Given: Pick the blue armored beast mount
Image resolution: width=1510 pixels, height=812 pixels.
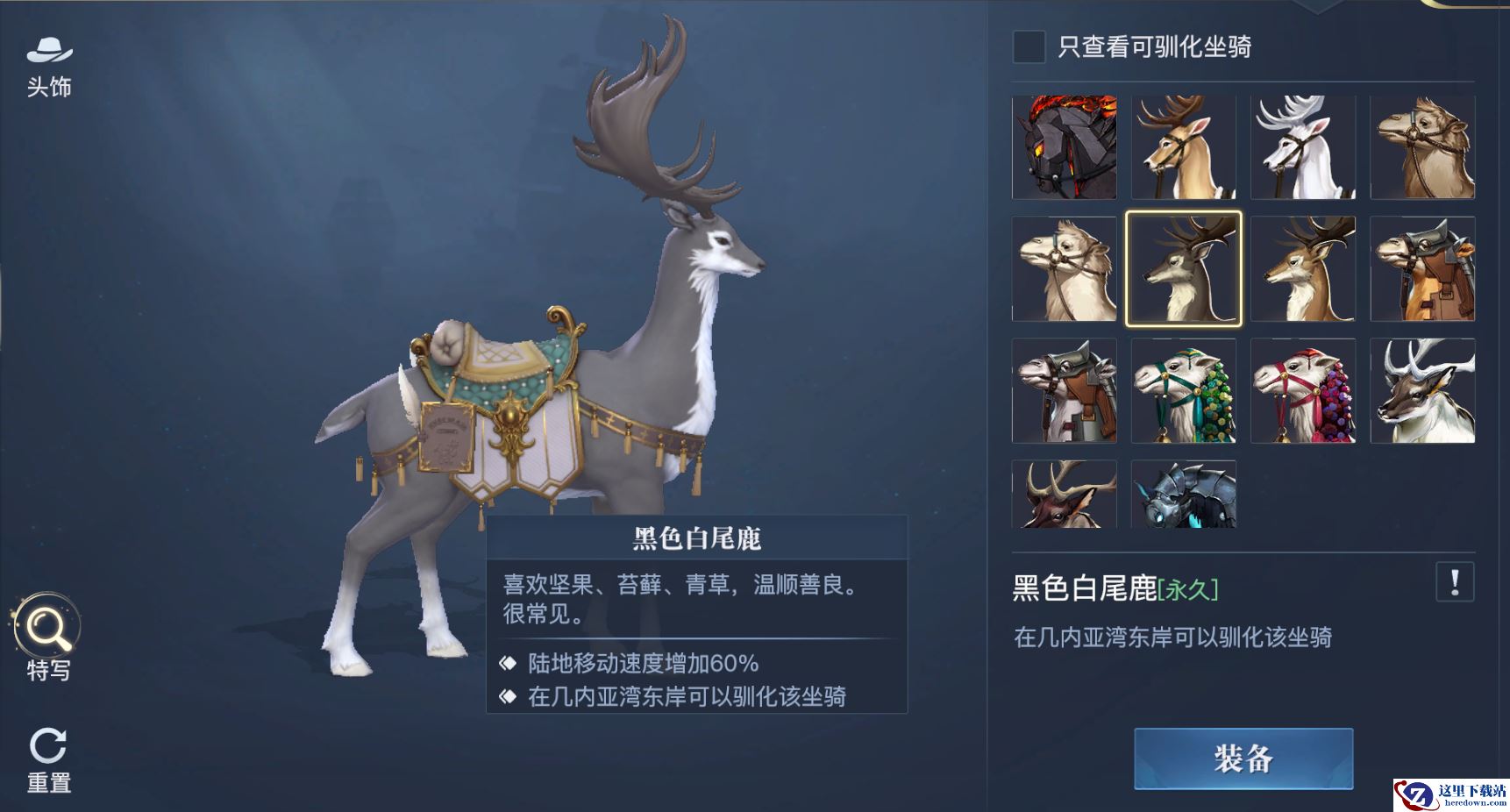Looking at the screenshot, I should point(1184,495).
